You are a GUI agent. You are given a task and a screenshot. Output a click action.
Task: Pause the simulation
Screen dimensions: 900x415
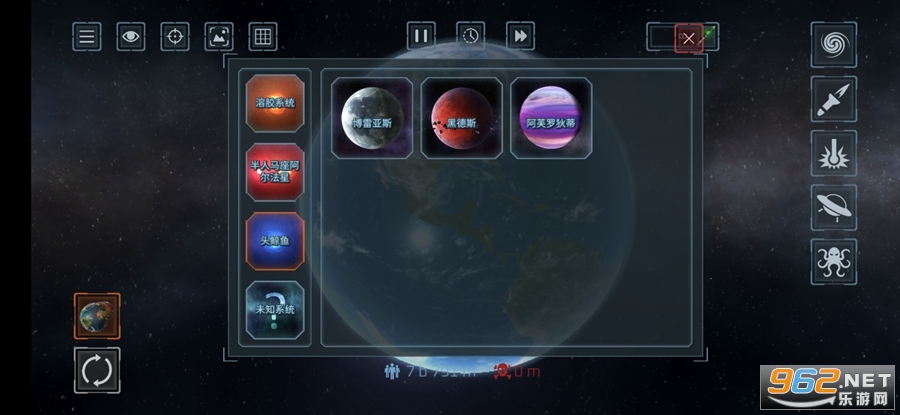coord(421,36)
